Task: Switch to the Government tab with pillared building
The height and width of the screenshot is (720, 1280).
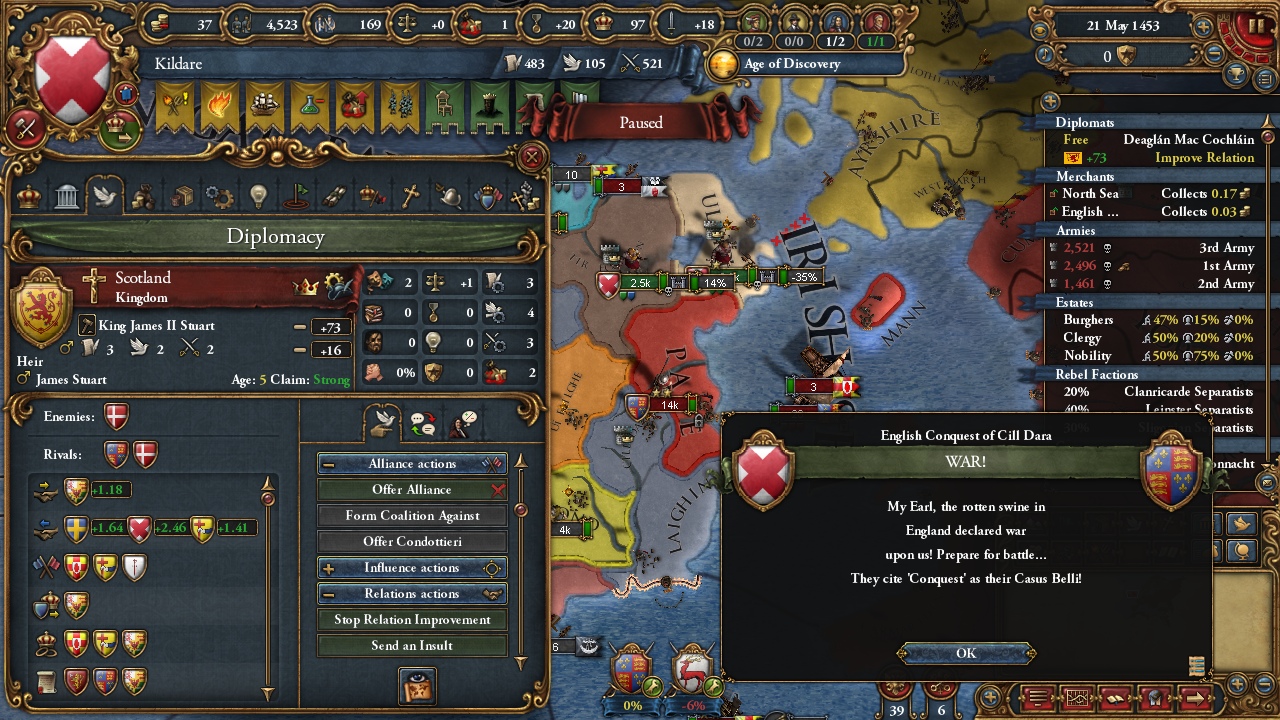Action: (67, 196)
